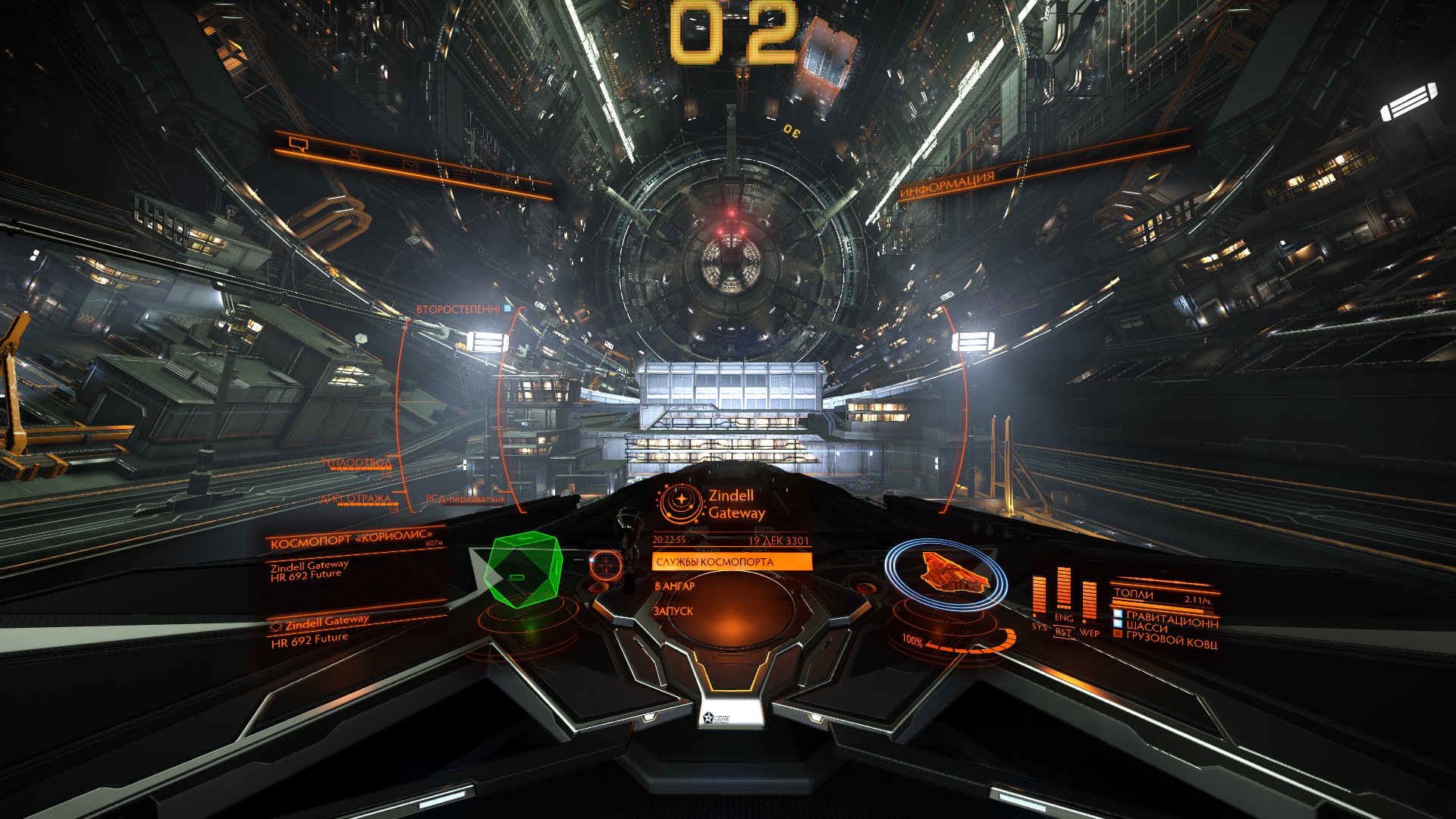The height and width of the screenshot is (819, 1456).
Task: Open the envelope inbox tab
Action: coord(409,165)
